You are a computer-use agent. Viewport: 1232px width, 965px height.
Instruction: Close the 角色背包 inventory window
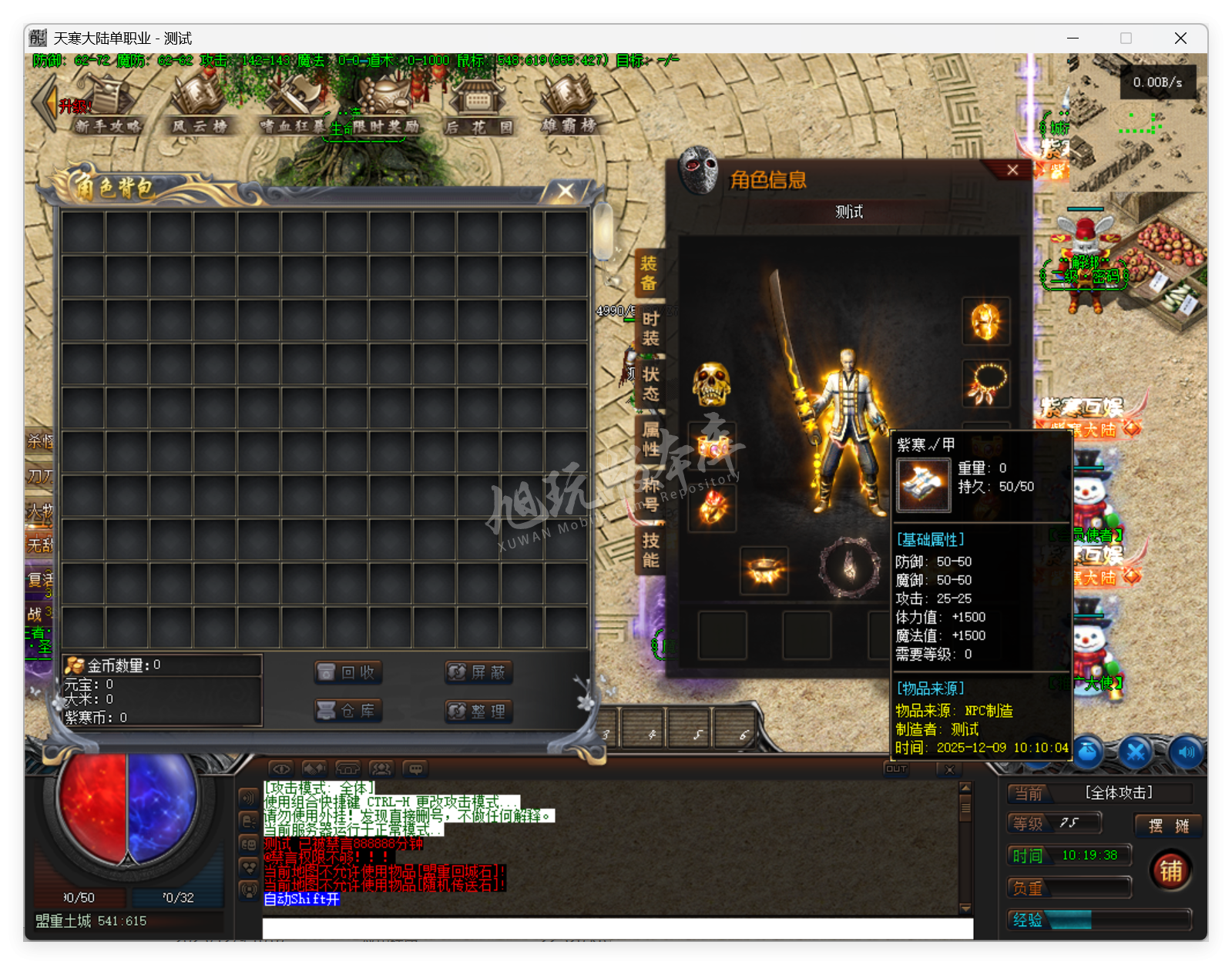[566, 191]
